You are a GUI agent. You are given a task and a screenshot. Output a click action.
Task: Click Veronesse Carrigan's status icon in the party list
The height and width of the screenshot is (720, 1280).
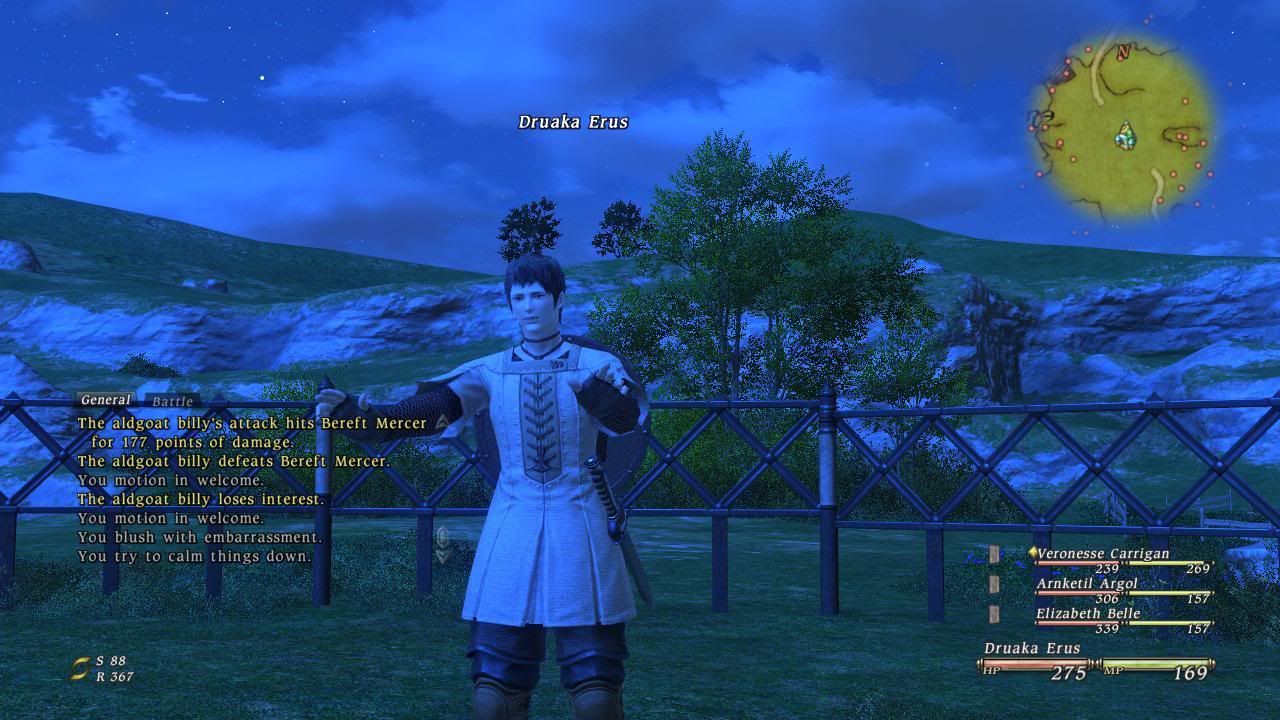point(993,552)
